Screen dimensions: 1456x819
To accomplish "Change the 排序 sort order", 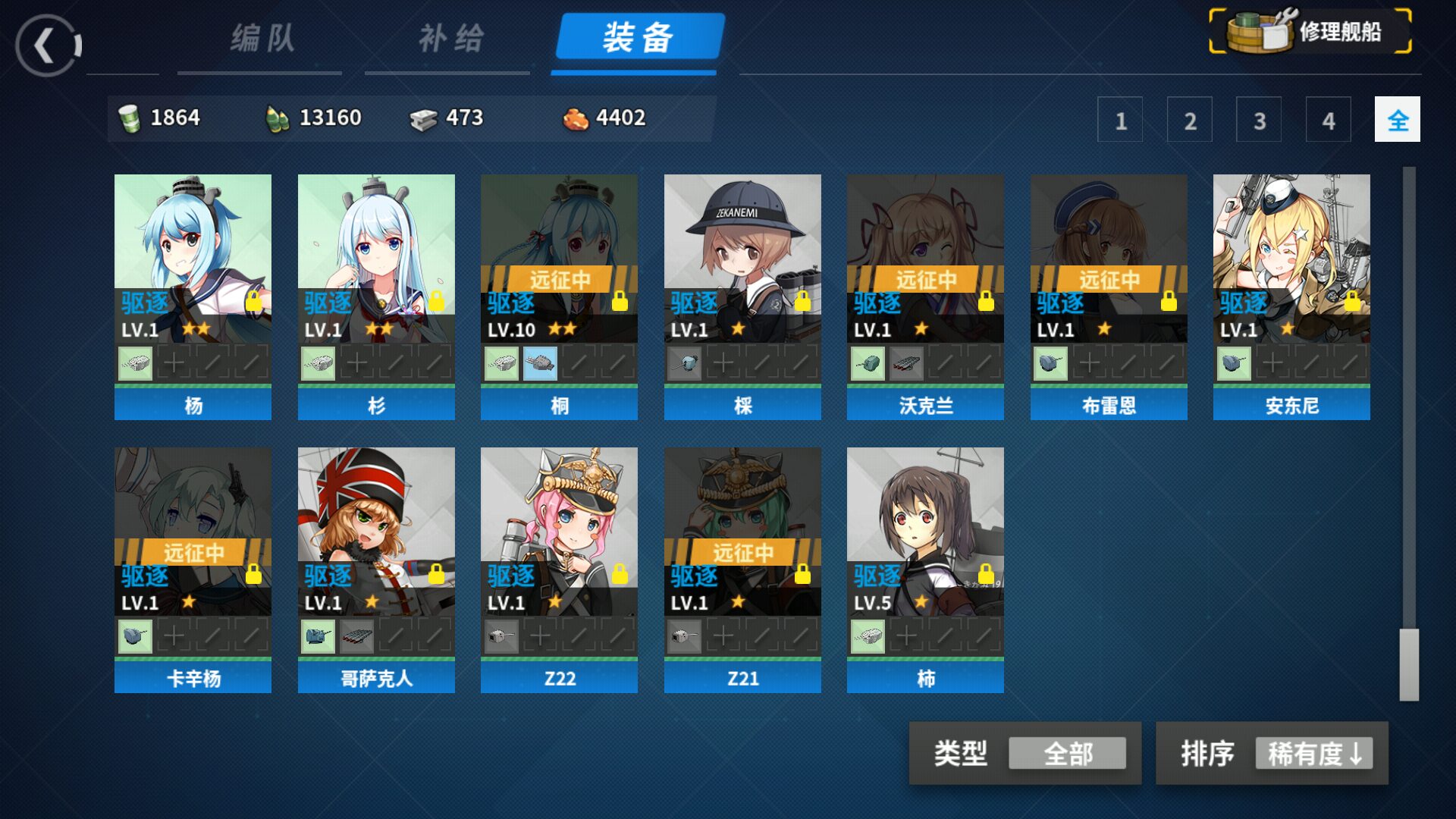I will (x=1313, y=754).
